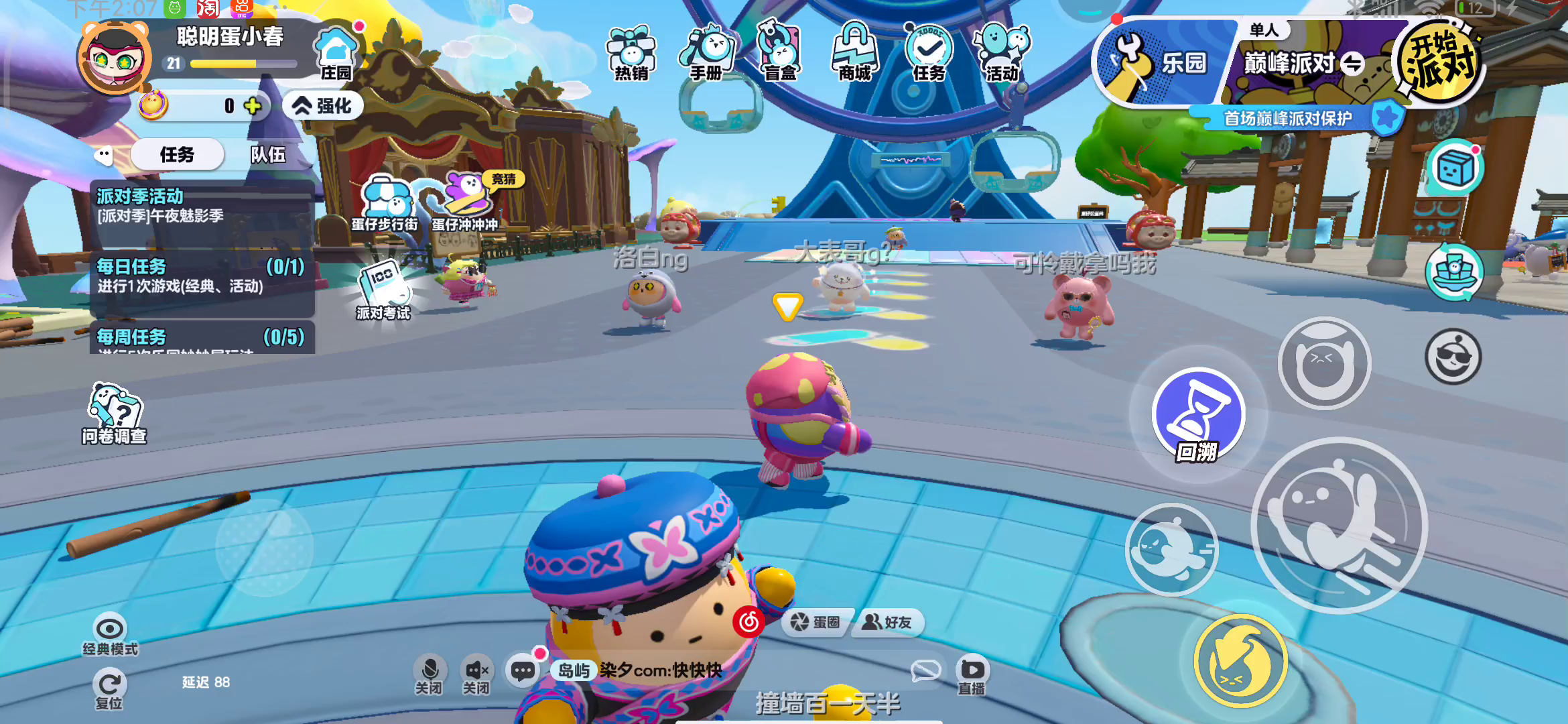Viewport: 1568px width, 724px height.
Task: Open the 好友 friends list
Action: 887,623
